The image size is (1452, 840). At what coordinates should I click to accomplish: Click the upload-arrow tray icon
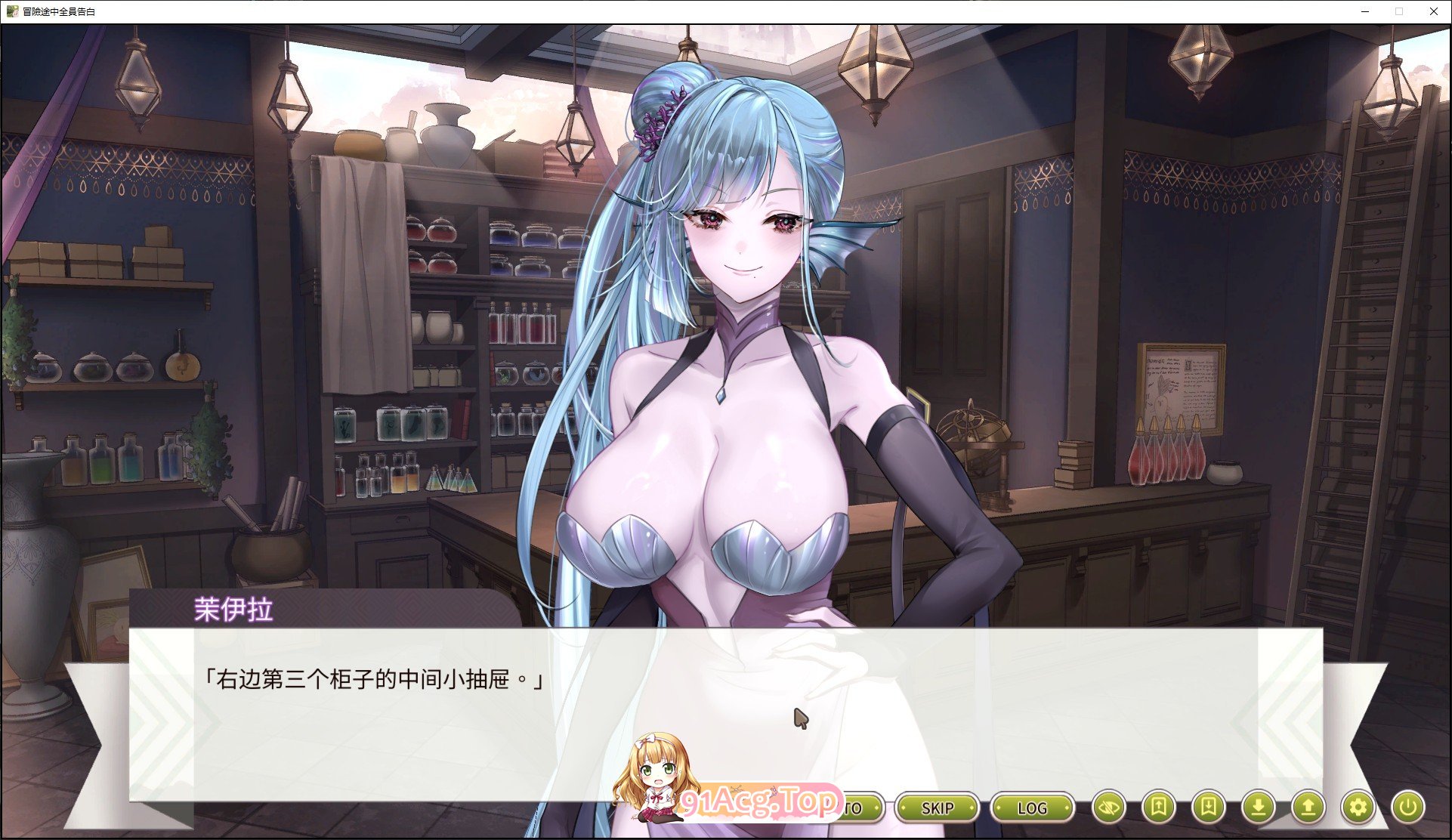[x=1308, y=808]
